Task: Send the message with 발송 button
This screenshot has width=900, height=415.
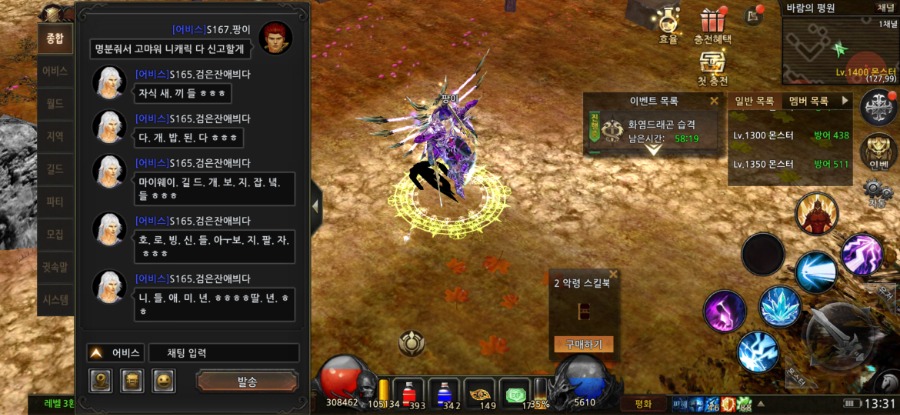Action: (x=247, y=381)
